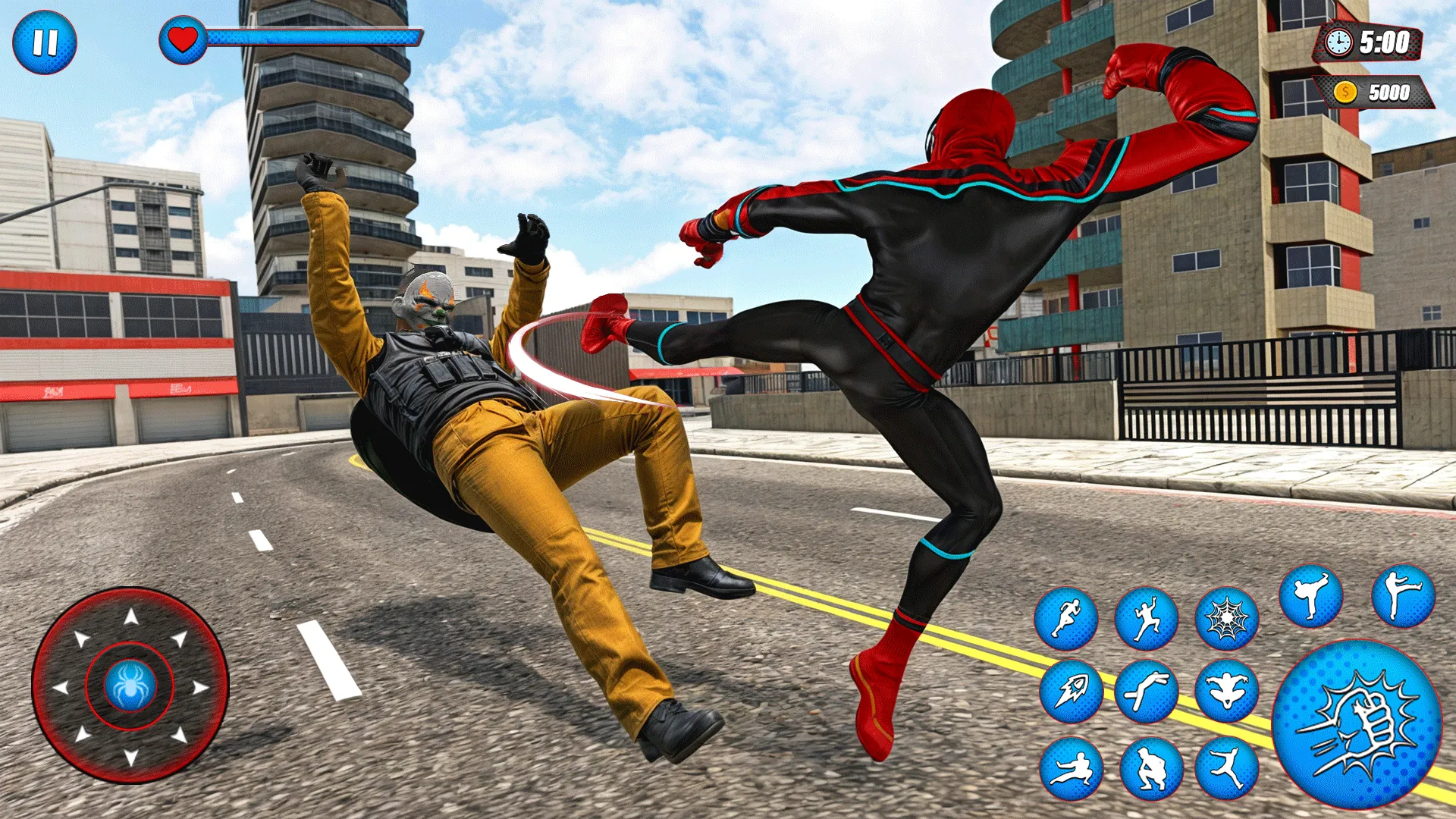Pause the game
This screenshot has width=1456, height=819.
click(x=47, y=43)
